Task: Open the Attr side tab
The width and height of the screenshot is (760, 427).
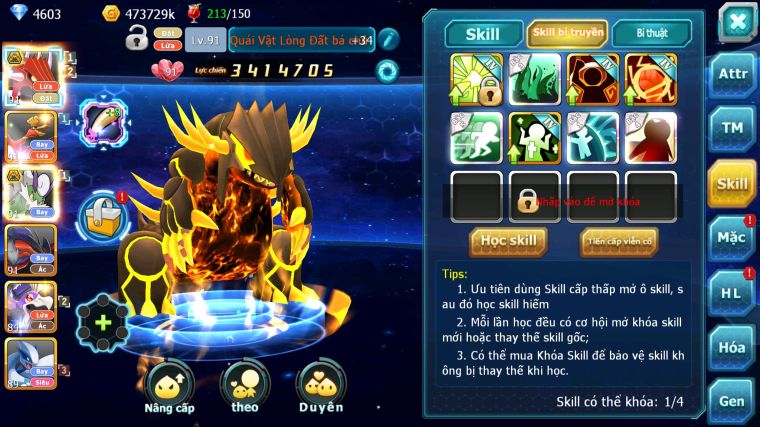Action: click(732, 73)
